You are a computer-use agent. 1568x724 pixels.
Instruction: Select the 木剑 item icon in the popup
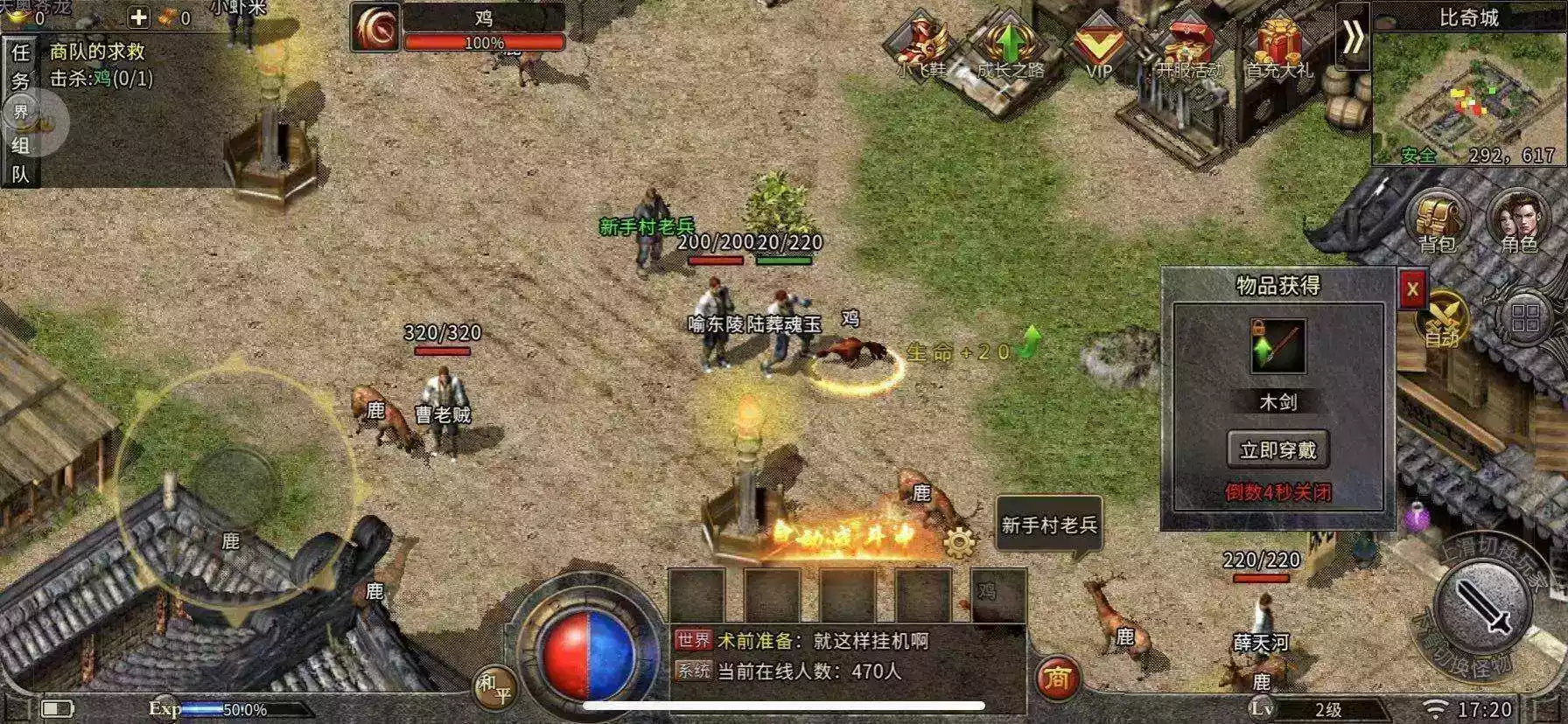[x=1277, y=347]
